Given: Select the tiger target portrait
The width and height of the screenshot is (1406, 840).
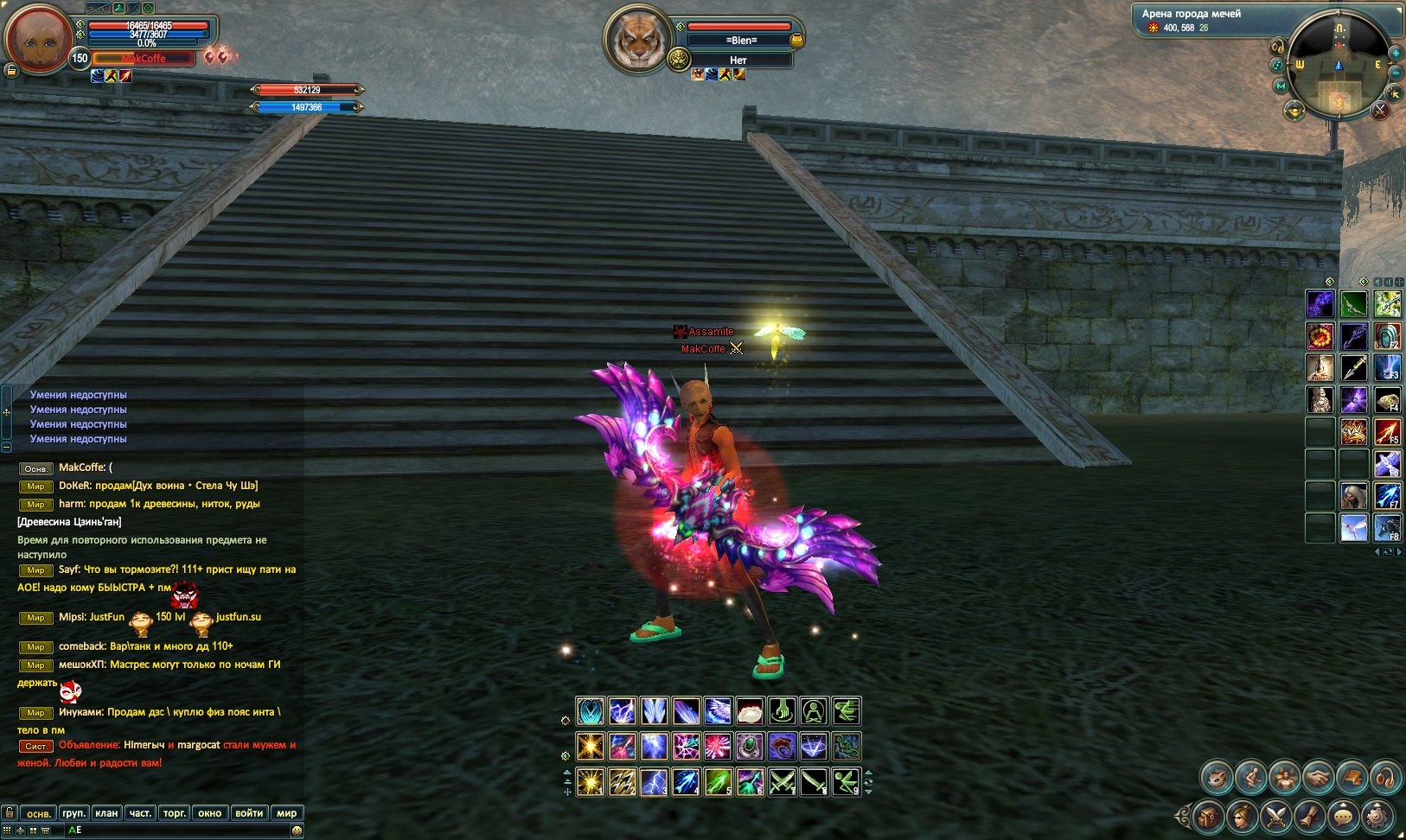Looking at the screenshot, I should click(638, 40).
